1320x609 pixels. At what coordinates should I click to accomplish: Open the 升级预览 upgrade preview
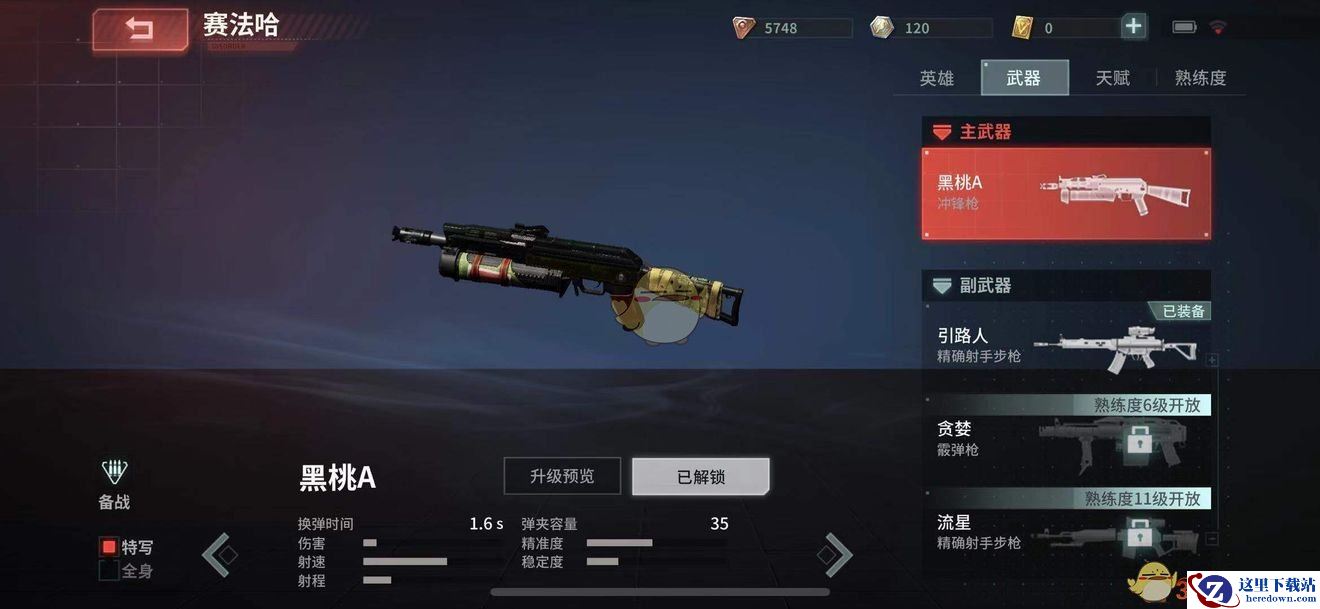(562, 476)
